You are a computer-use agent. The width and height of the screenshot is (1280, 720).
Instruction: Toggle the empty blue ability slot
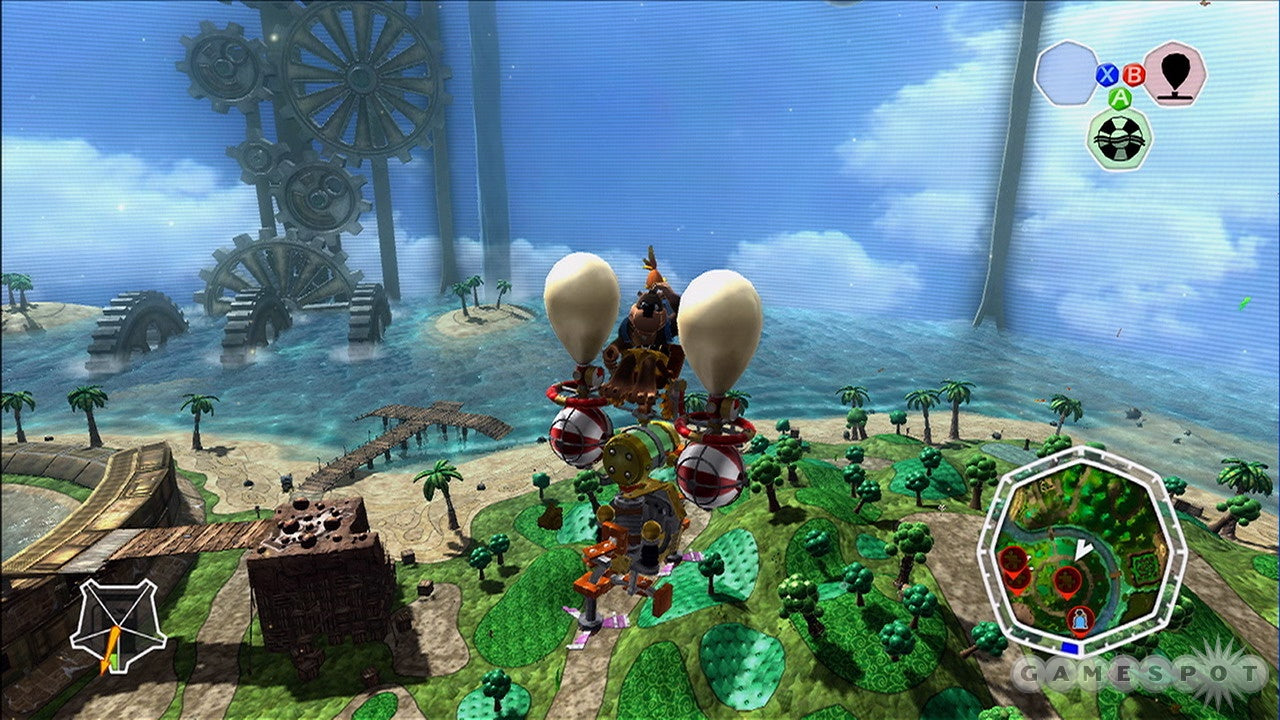[x=1069, y=72]
